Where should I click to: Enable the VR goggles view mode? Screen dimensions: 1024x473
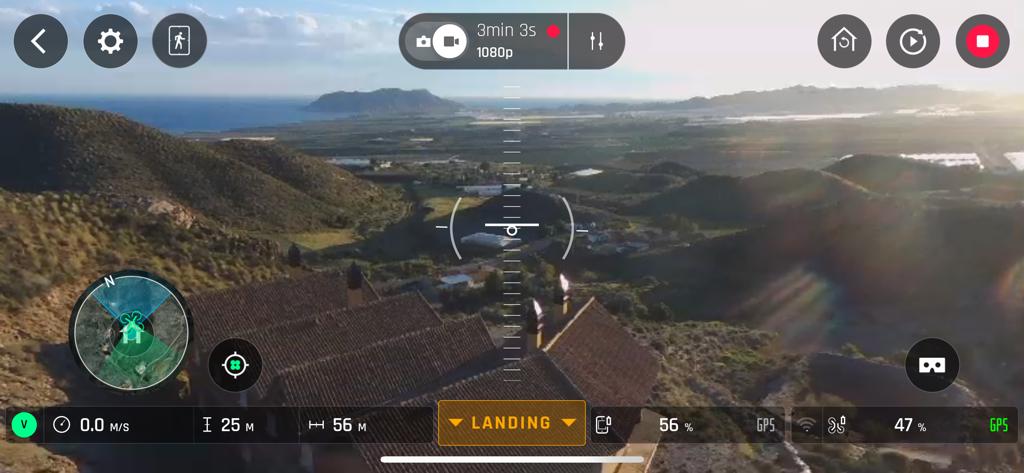932,365
